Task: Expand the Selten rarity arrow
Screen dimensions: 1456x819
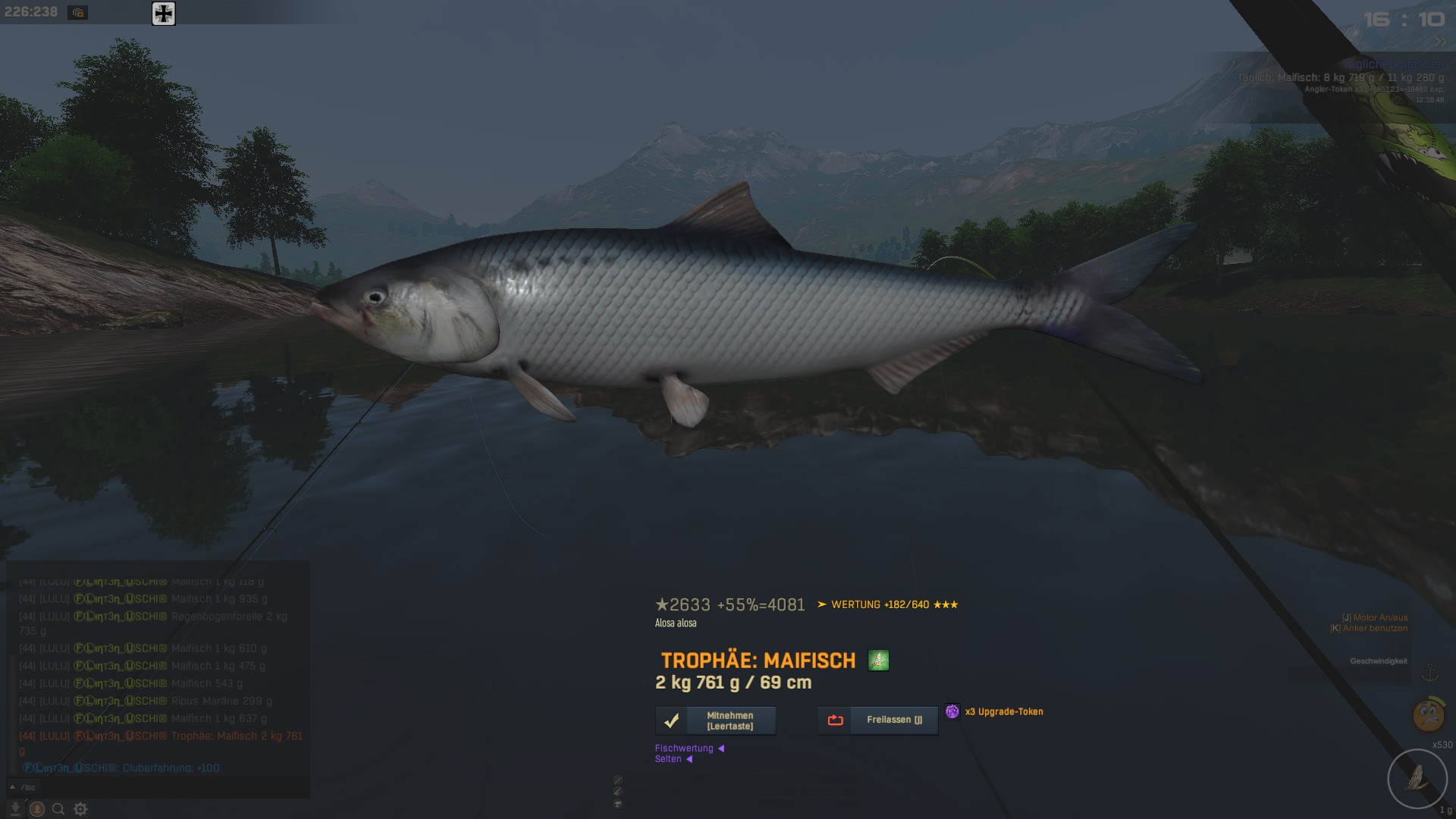Action: coord(689,759)
